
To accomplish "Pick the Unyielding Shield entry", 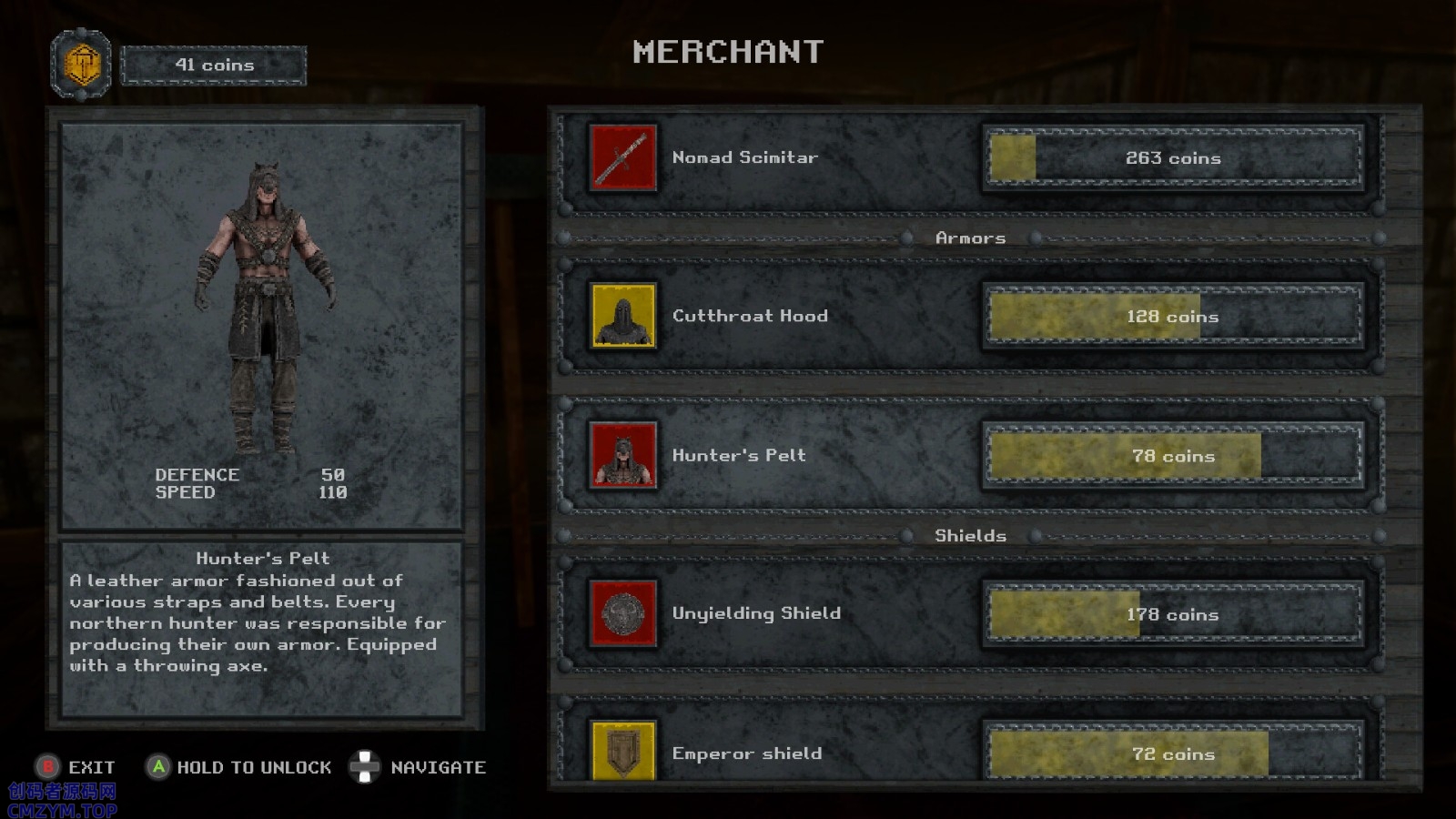I will pyautogui.click(x=756, y=613).
